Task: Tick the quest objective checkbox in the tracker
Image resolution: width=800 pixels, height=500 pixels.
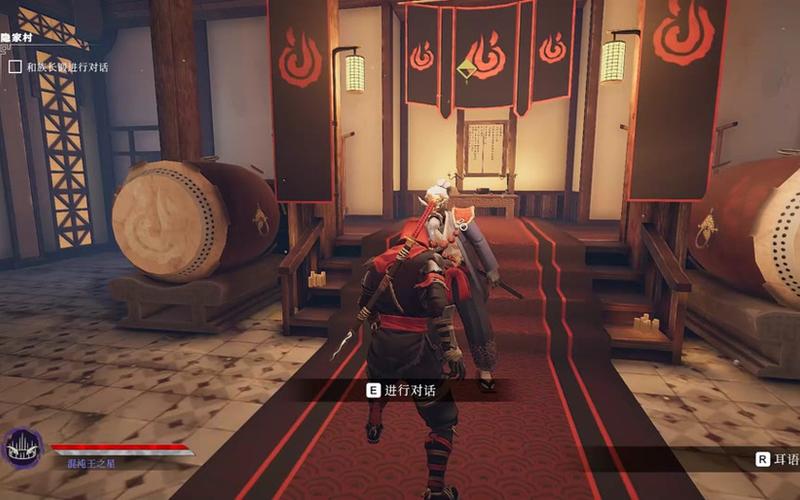Action: (x=15, y=67)
